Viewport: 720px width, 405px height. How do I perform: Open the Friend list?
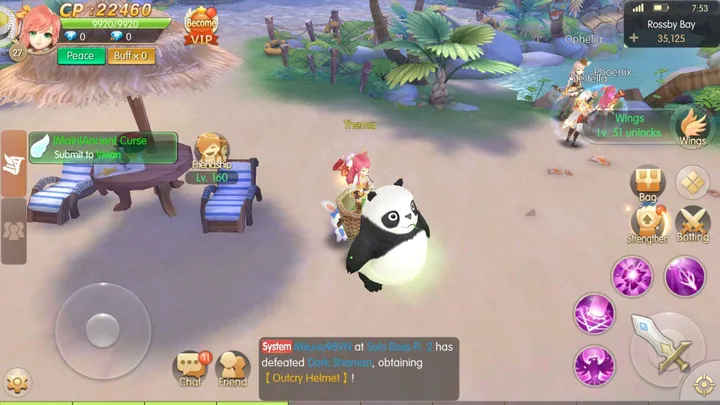point(233,368)
